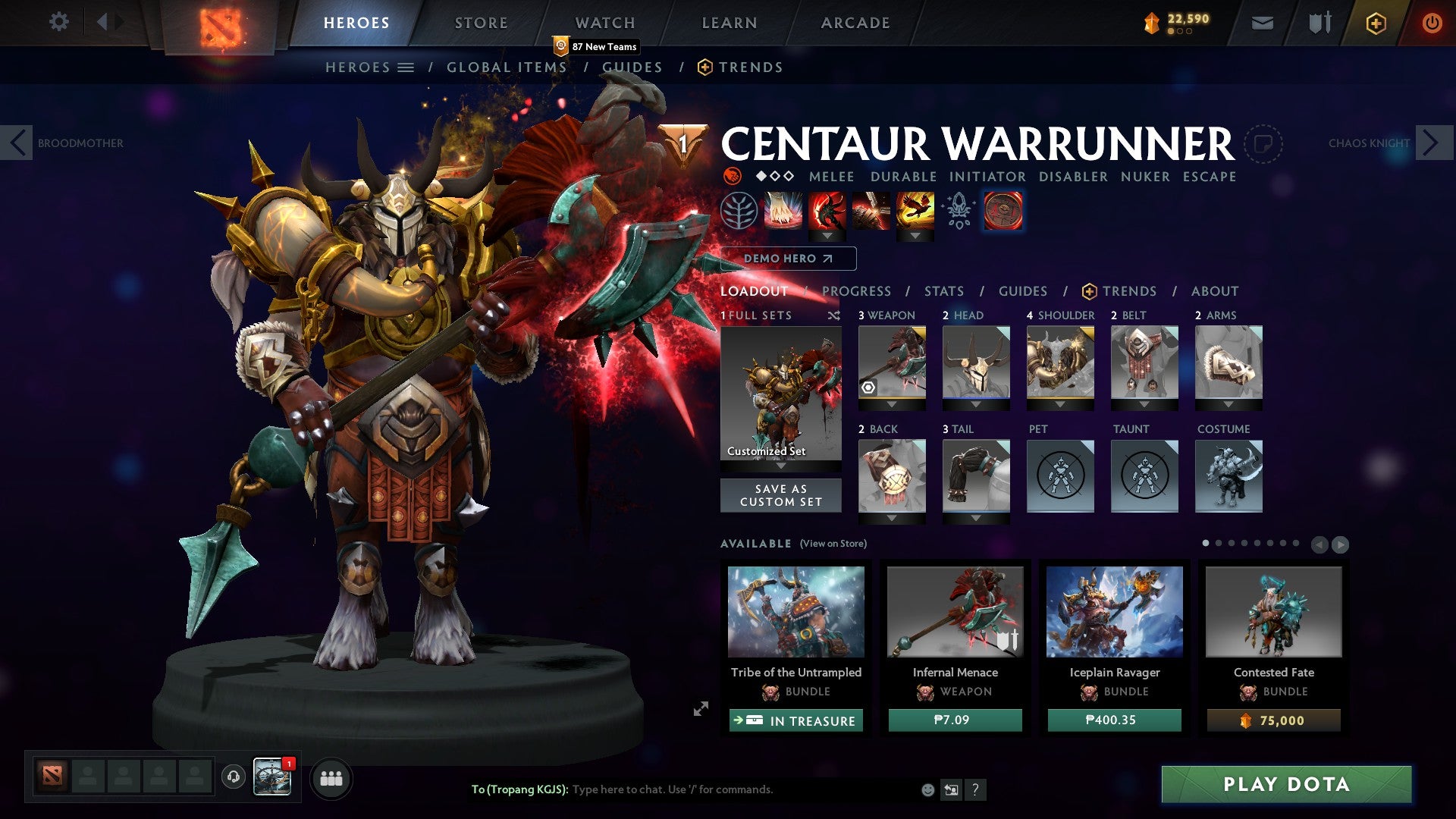
Task: Open the friends party icon near chat
Action: point(331,778)
